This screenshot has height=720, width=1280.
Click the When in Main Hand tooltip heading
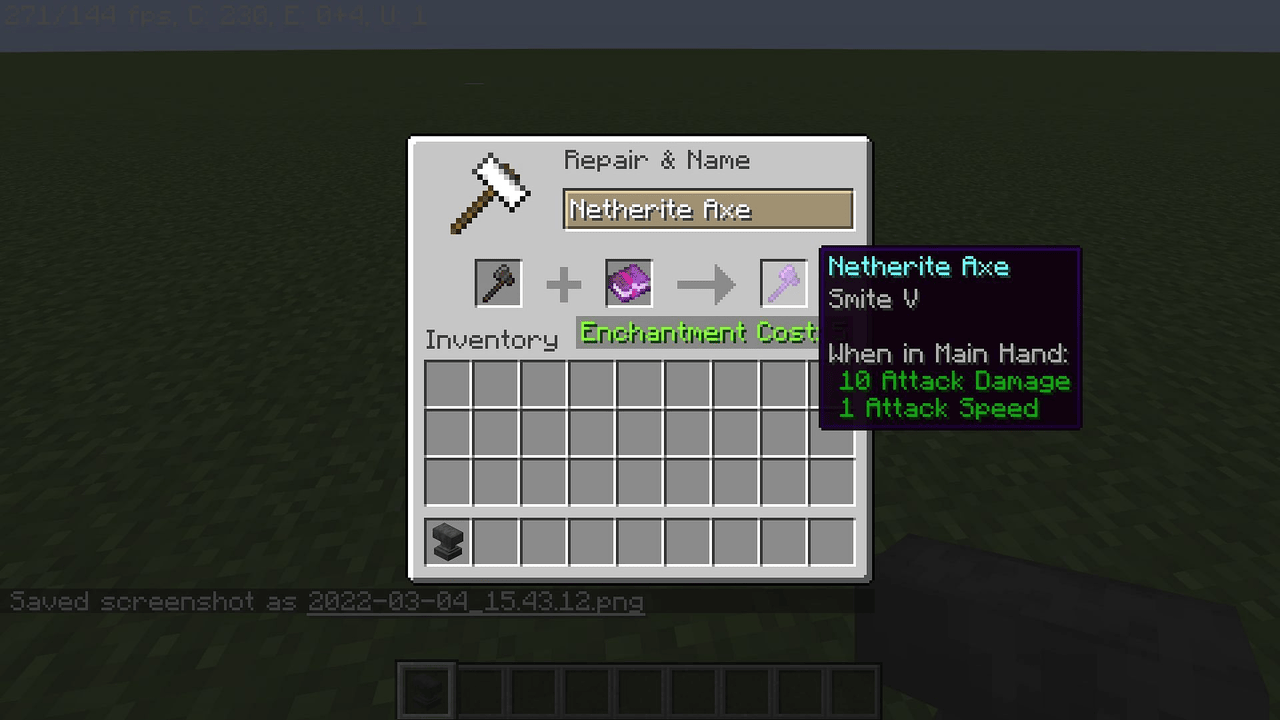pos(948,353)
